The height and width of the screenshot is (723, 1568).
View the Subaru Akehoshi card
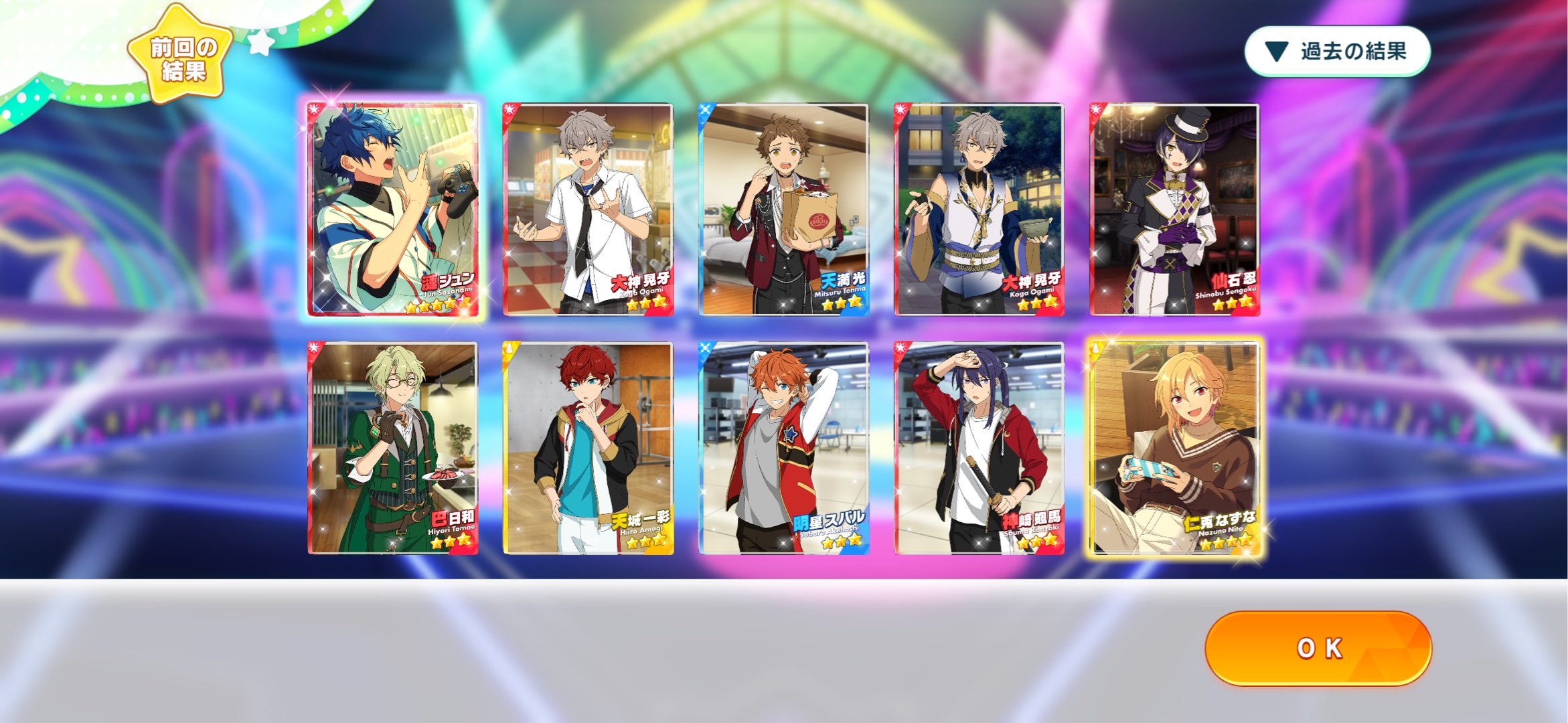tap(783, 447)
